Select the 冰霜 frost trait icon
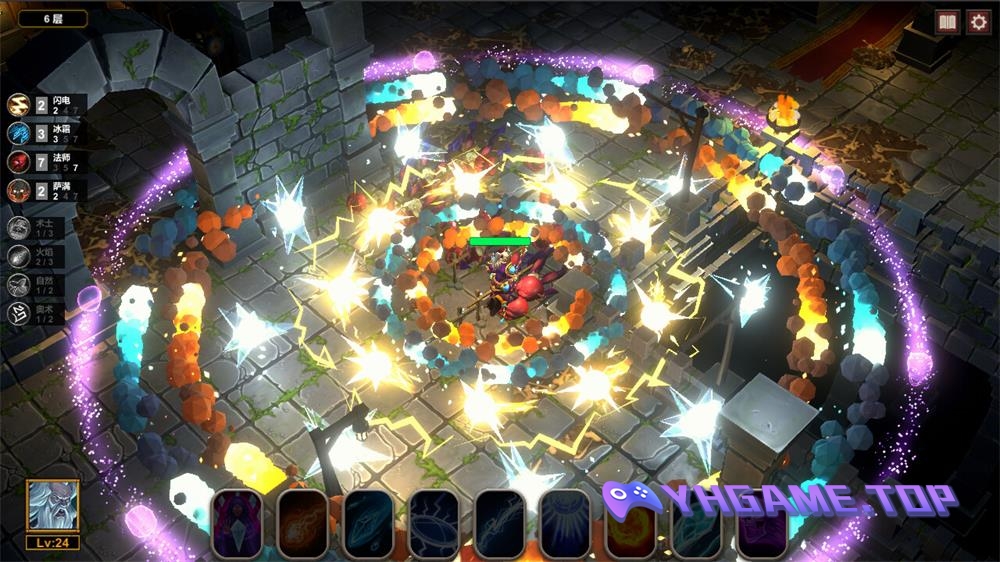 tap(19, 133)
